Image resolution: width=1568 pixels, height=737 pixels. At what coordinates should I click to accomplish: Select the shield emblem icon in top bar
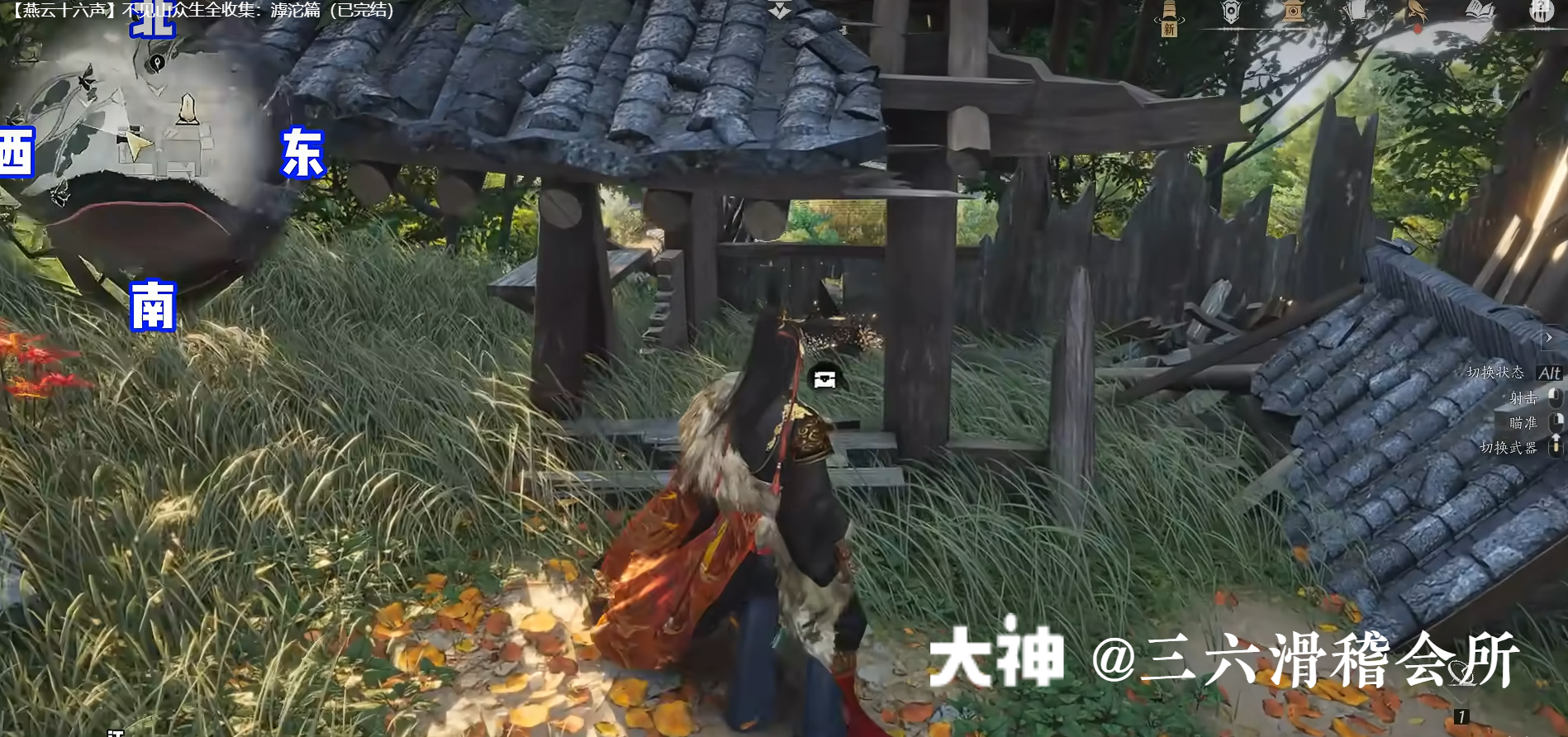[1230, 12]
